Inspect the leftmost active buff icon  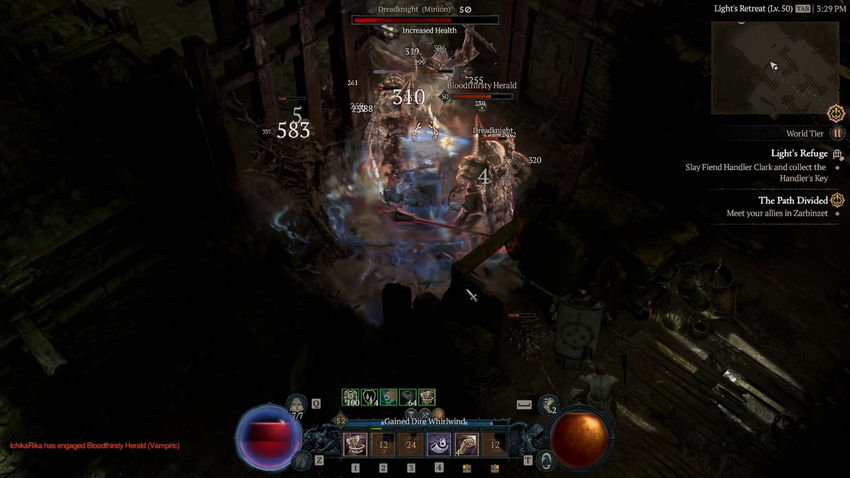351,397
